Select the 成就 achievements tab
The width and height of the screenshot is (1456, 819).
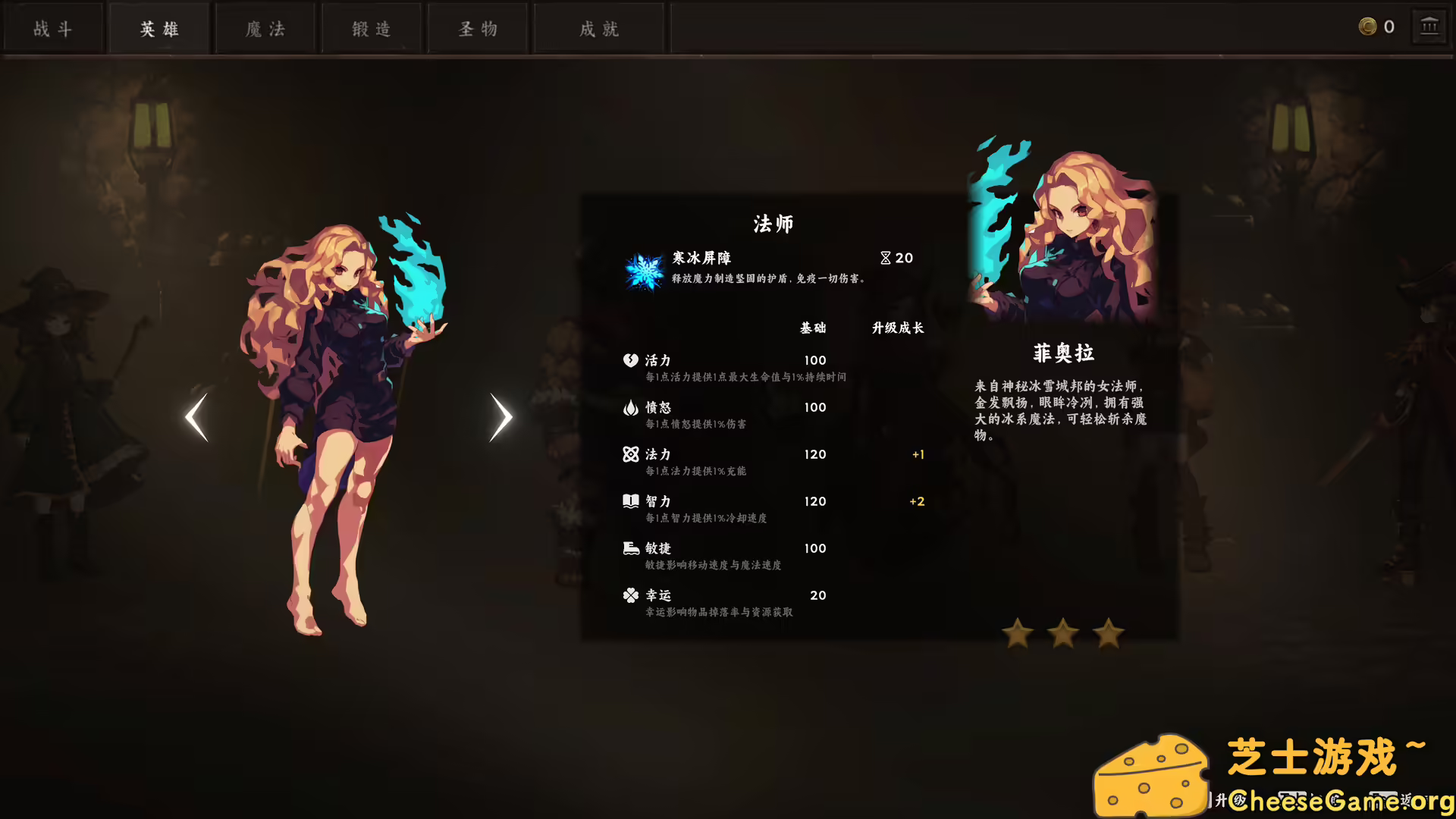(598, 28)
